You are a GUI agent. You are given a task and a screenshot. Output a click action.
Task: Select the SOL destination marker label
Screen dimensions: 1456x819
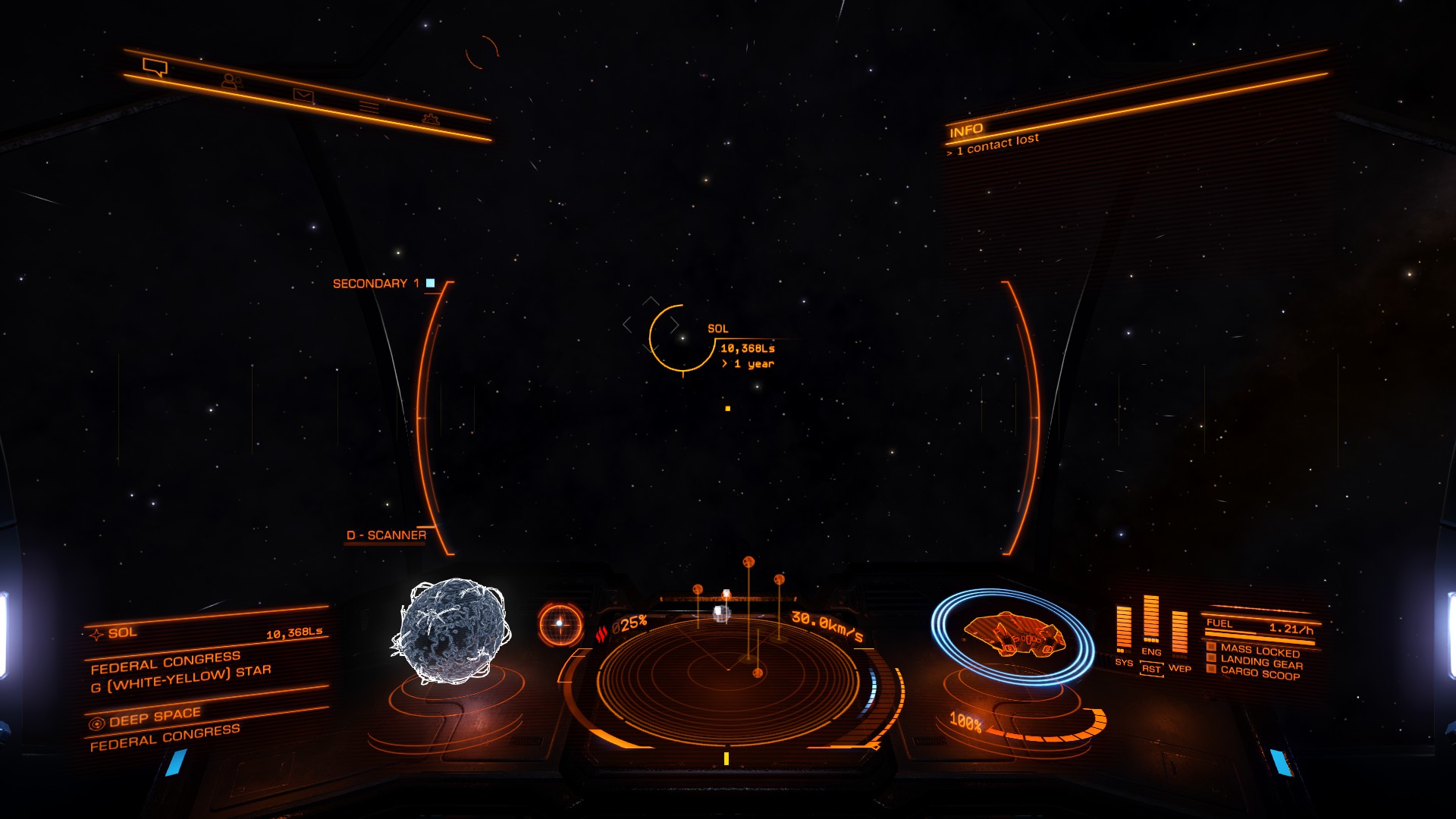click(x=717, y=328)
